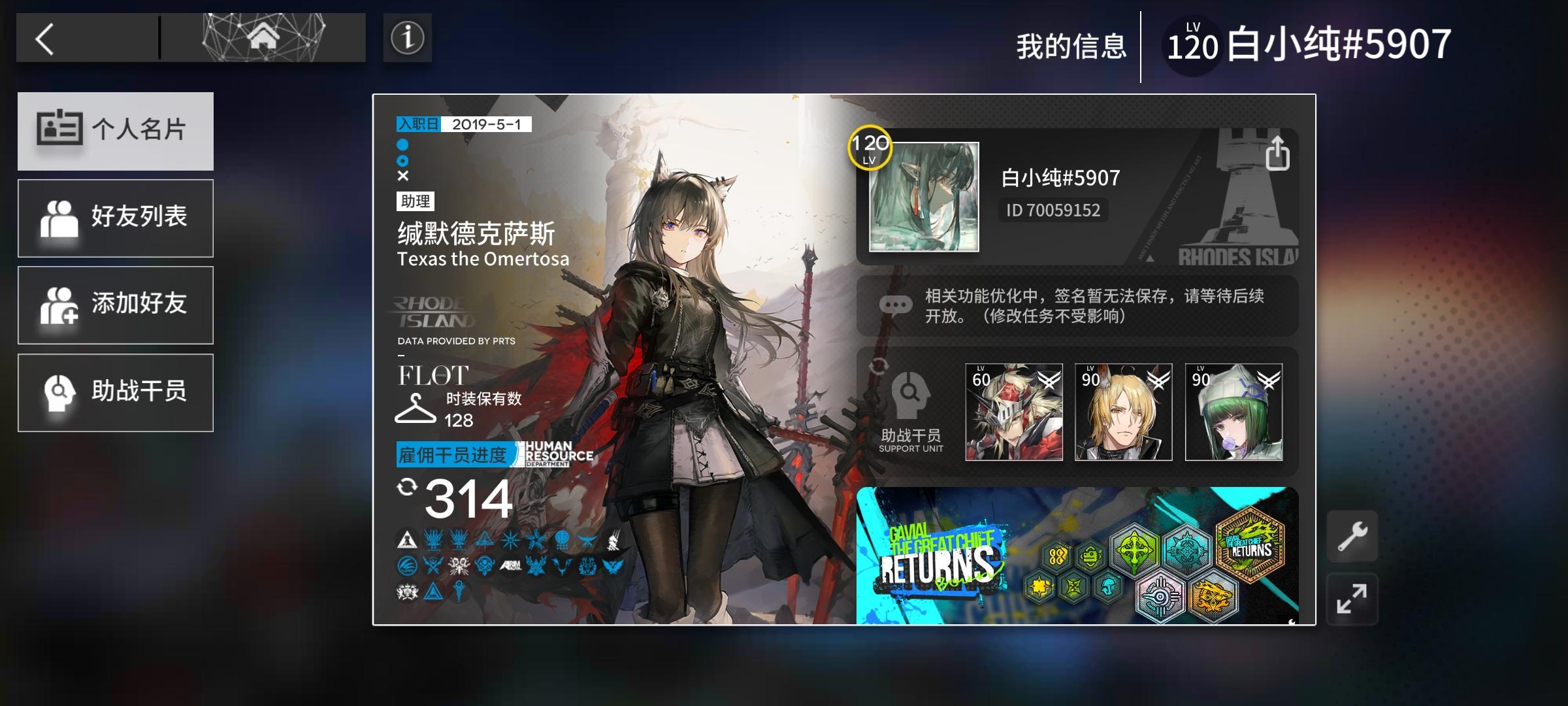Select the first blue dot indicator
The width and height of the screenshot is (1568, 706).
coord(402,145)
